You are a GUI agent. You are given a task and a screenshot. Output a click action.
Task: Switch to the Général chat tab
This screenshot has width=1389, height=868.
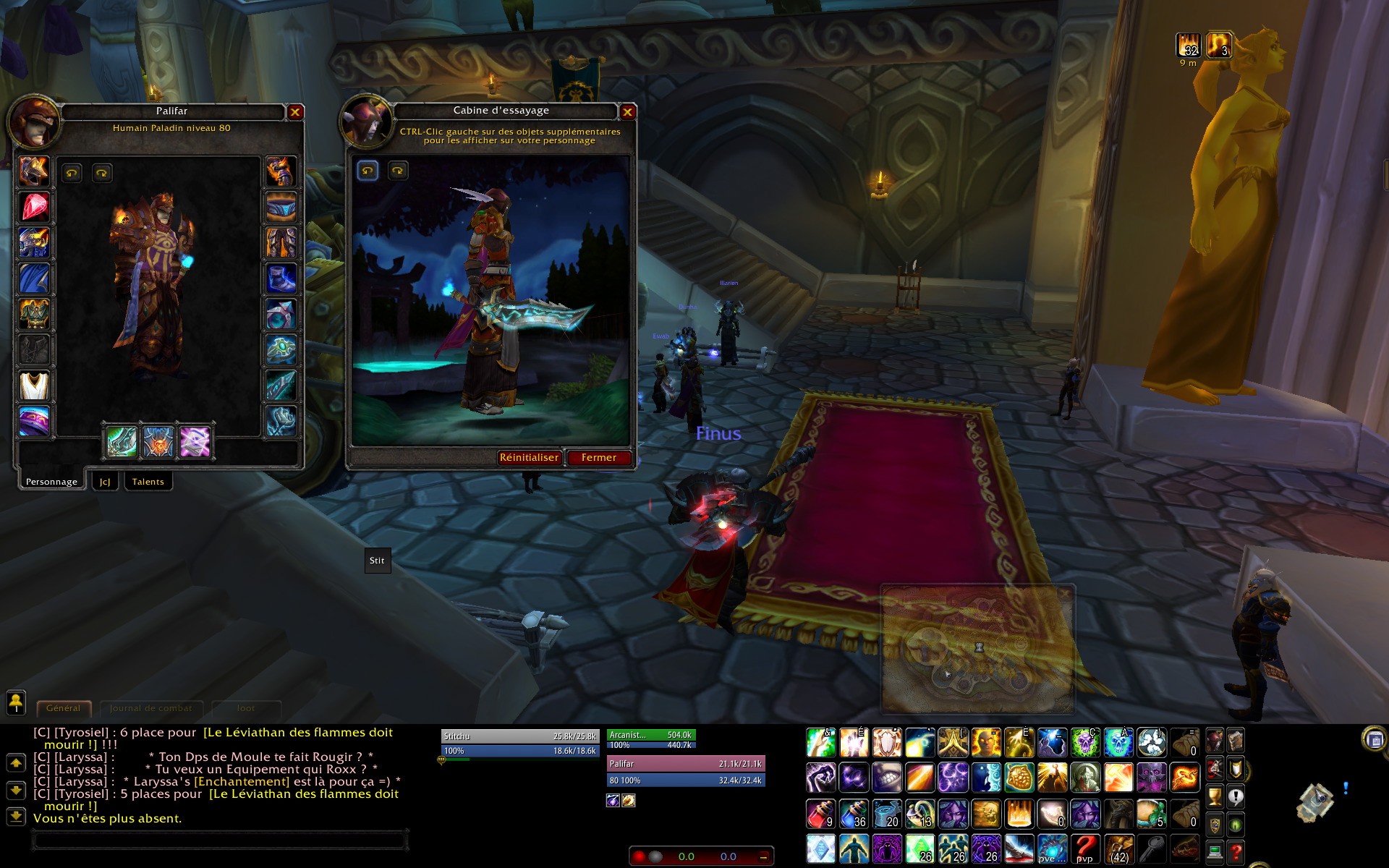click(x=64, y=708)
